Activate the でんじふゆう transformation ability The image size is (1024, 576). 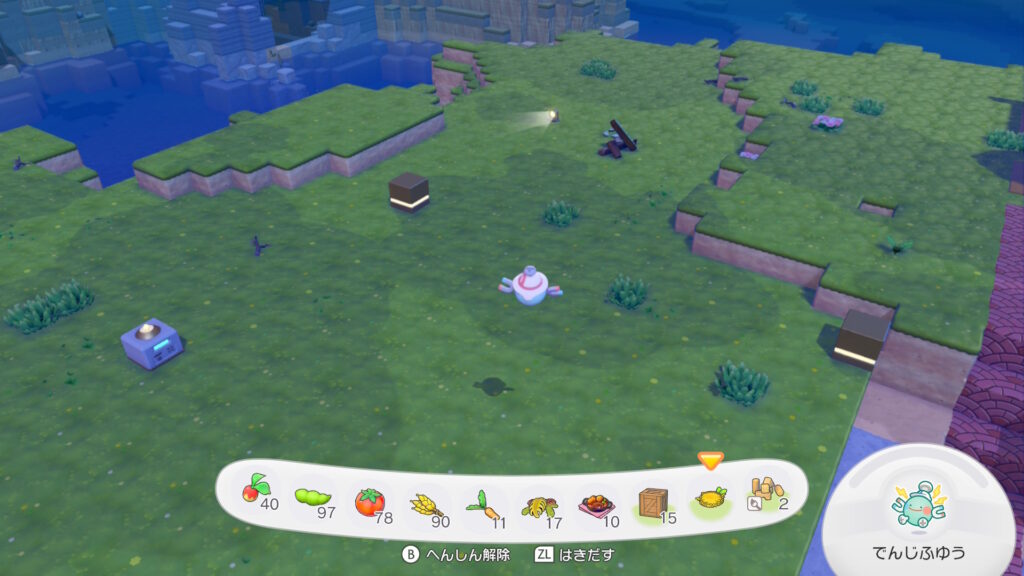(920, 507)
